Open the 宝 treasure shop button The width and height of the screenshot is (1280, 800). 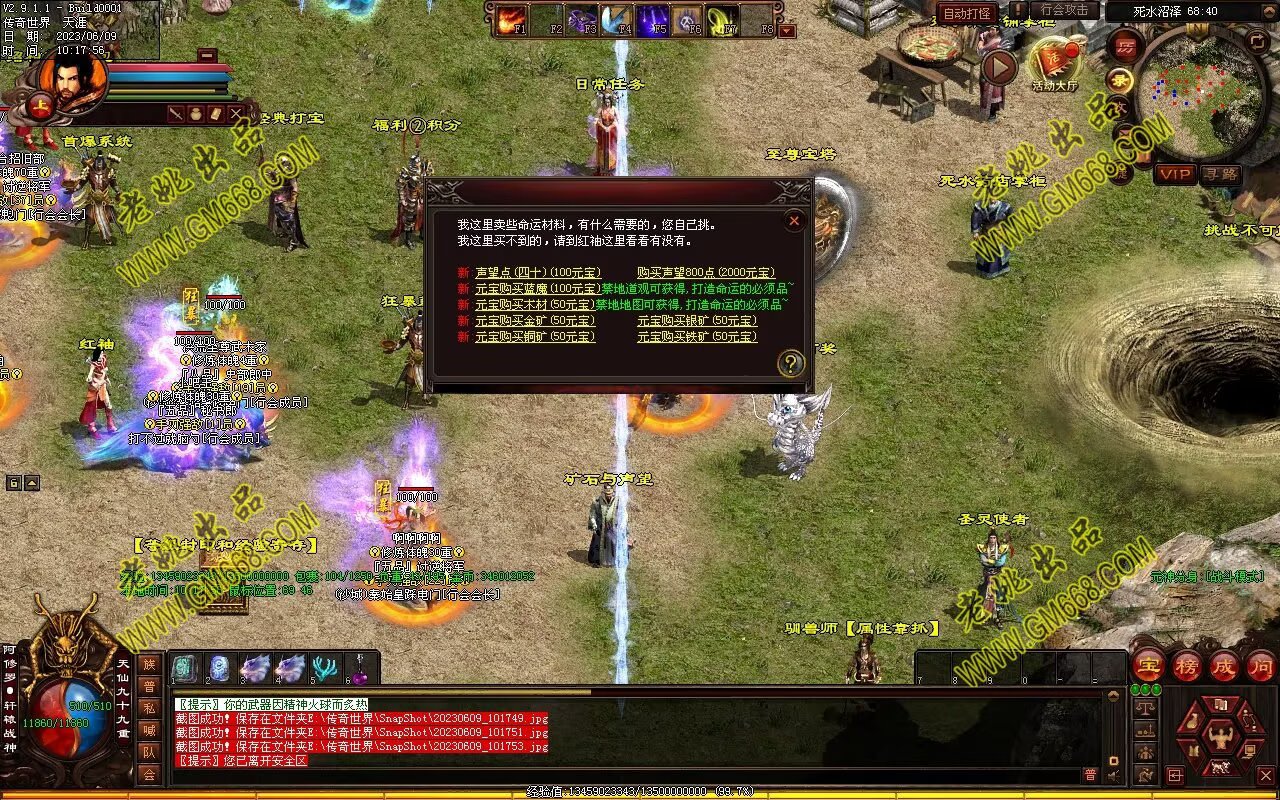(x=1148, y=666)
